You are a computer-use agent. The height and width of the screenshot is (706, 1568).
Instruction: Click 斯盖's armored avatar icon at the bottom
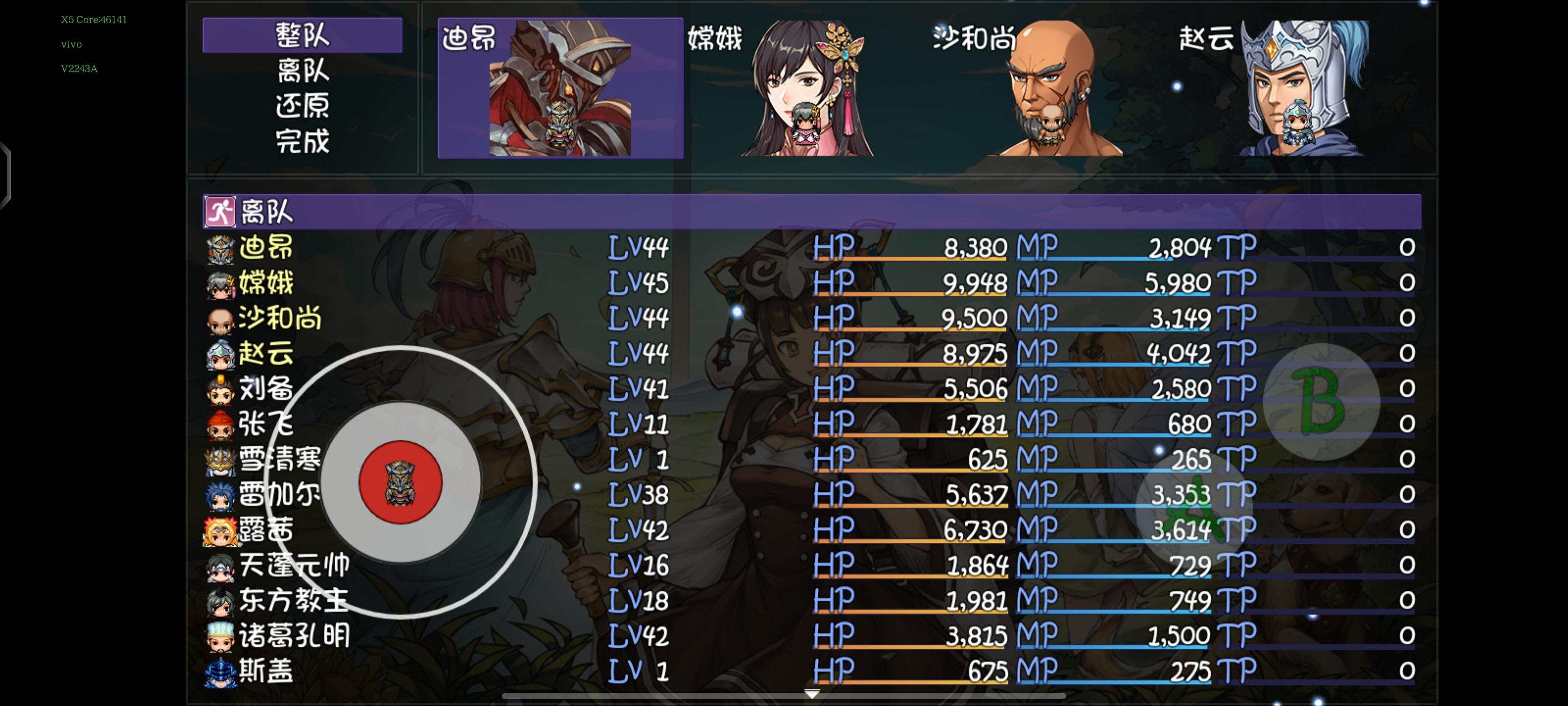point(221,672)
